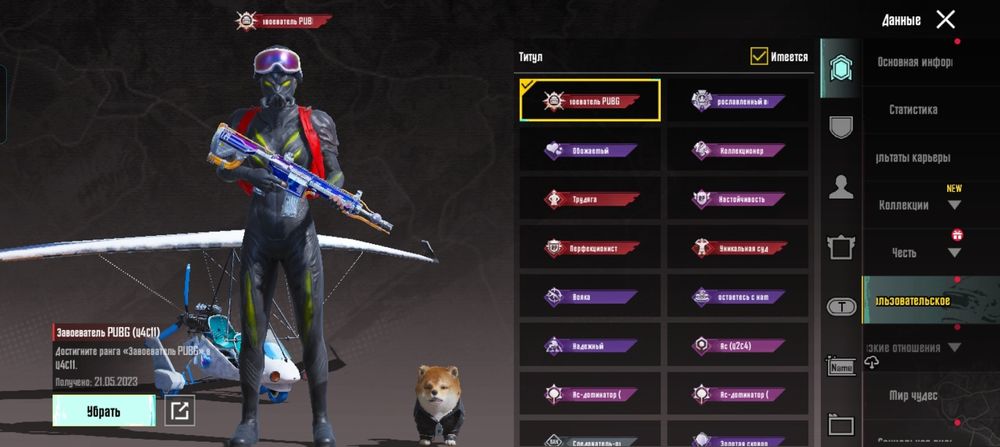Expand the Коллекции section
The image size is (1000, 447).
tap(914, 205)
